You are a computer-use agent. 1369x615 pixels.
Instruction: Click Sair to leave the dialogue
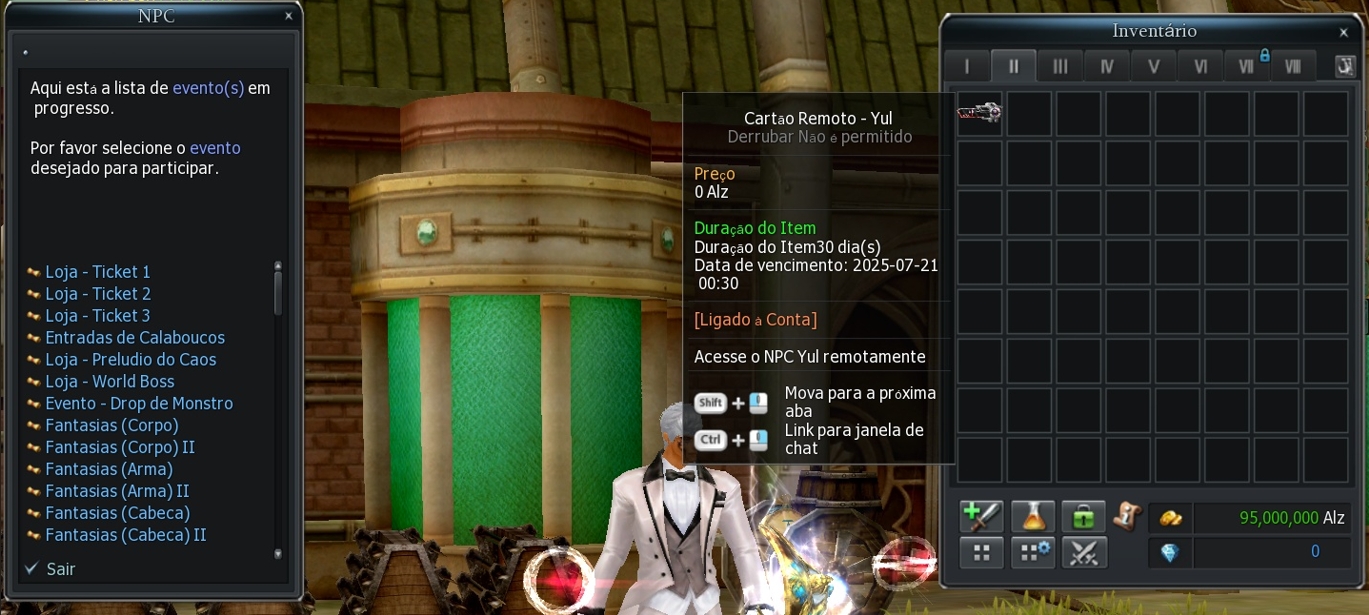pyautogui.click(x=60, y=569)
